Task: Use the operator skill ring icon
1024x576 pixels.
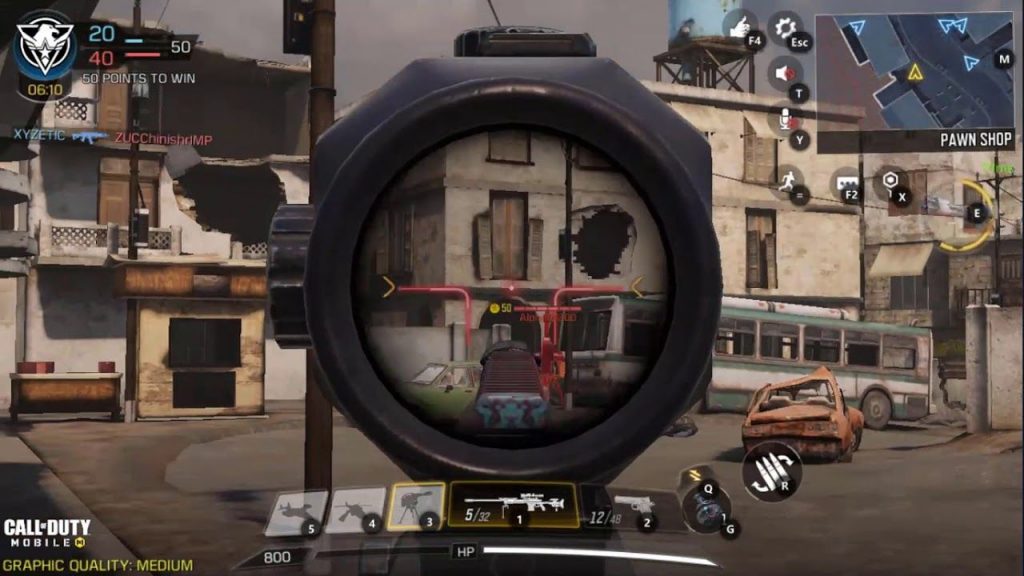Action: coord(970,213)
